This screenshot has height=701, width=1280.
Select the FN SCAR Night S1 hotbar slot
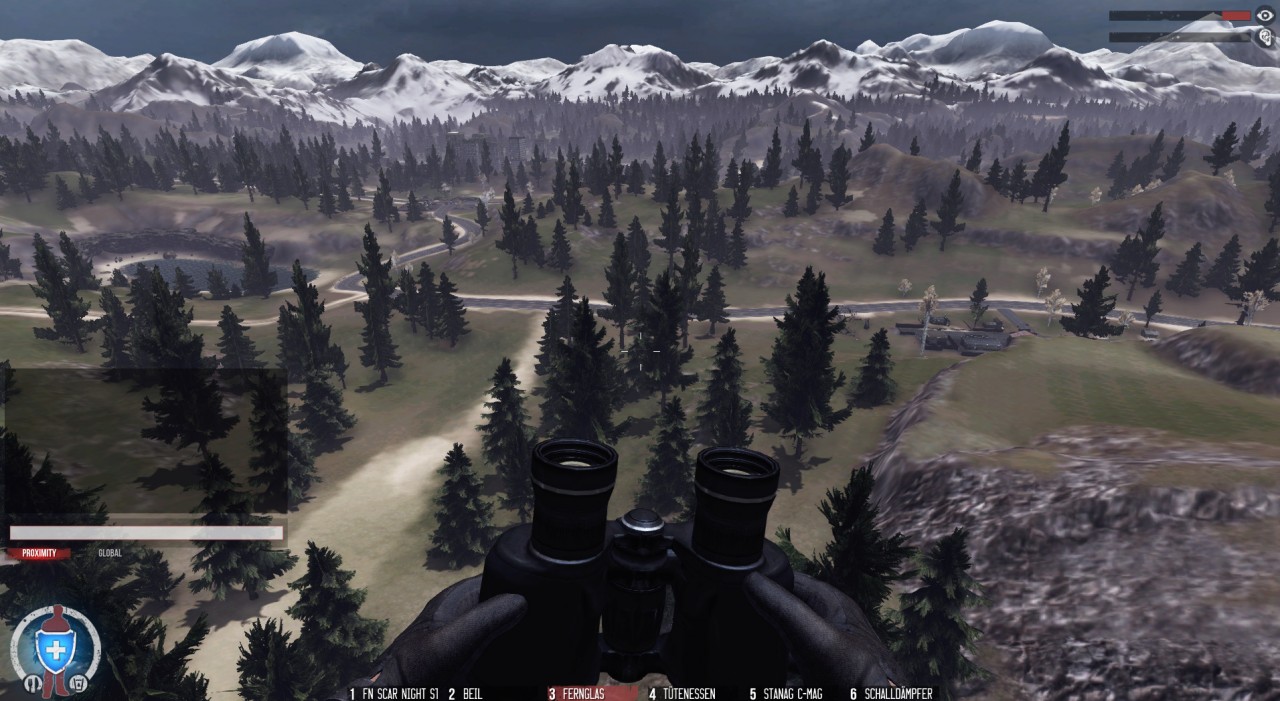[x=394, y=693]
